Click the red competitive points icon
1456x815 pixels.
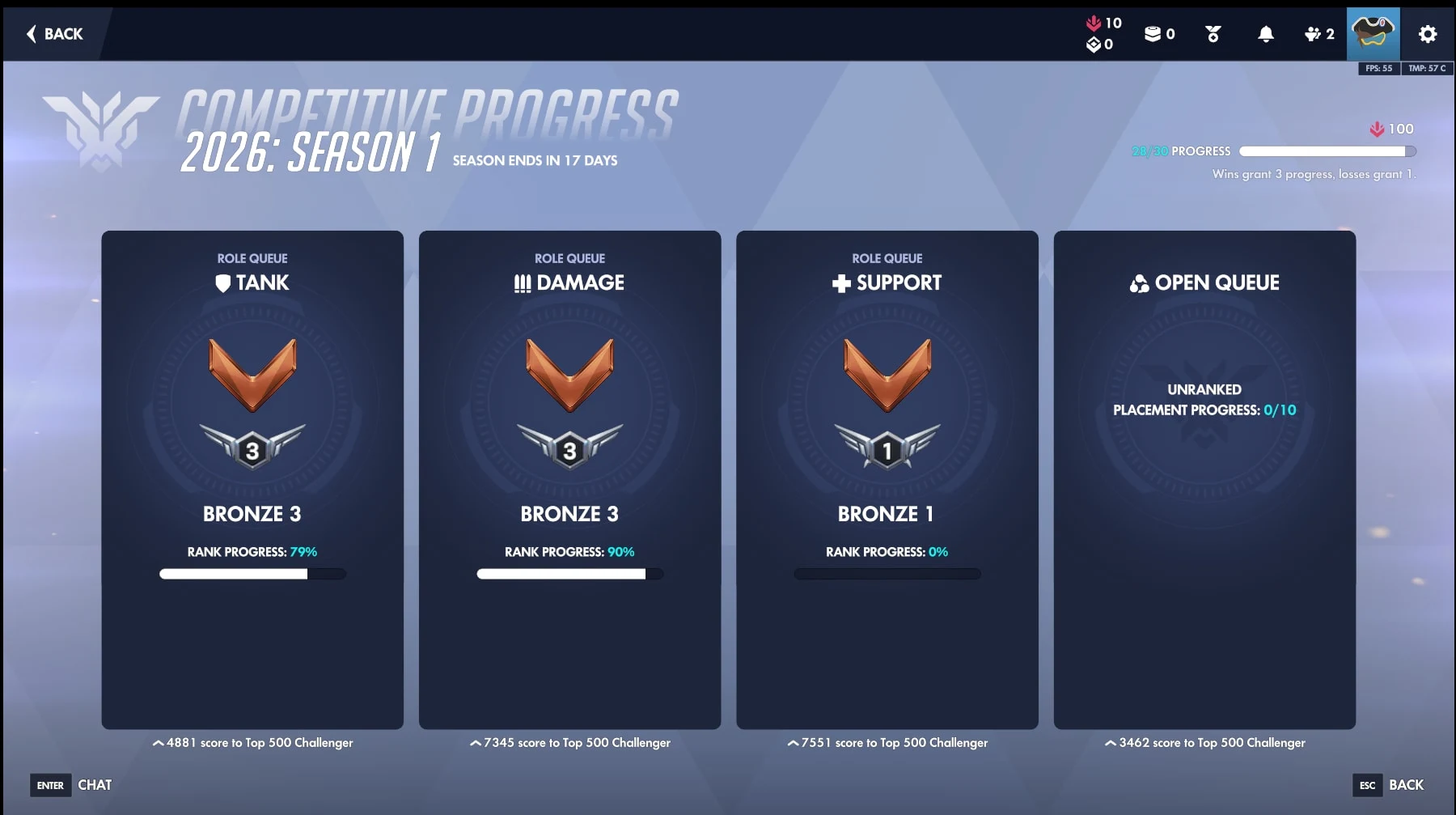(1094, 23)
